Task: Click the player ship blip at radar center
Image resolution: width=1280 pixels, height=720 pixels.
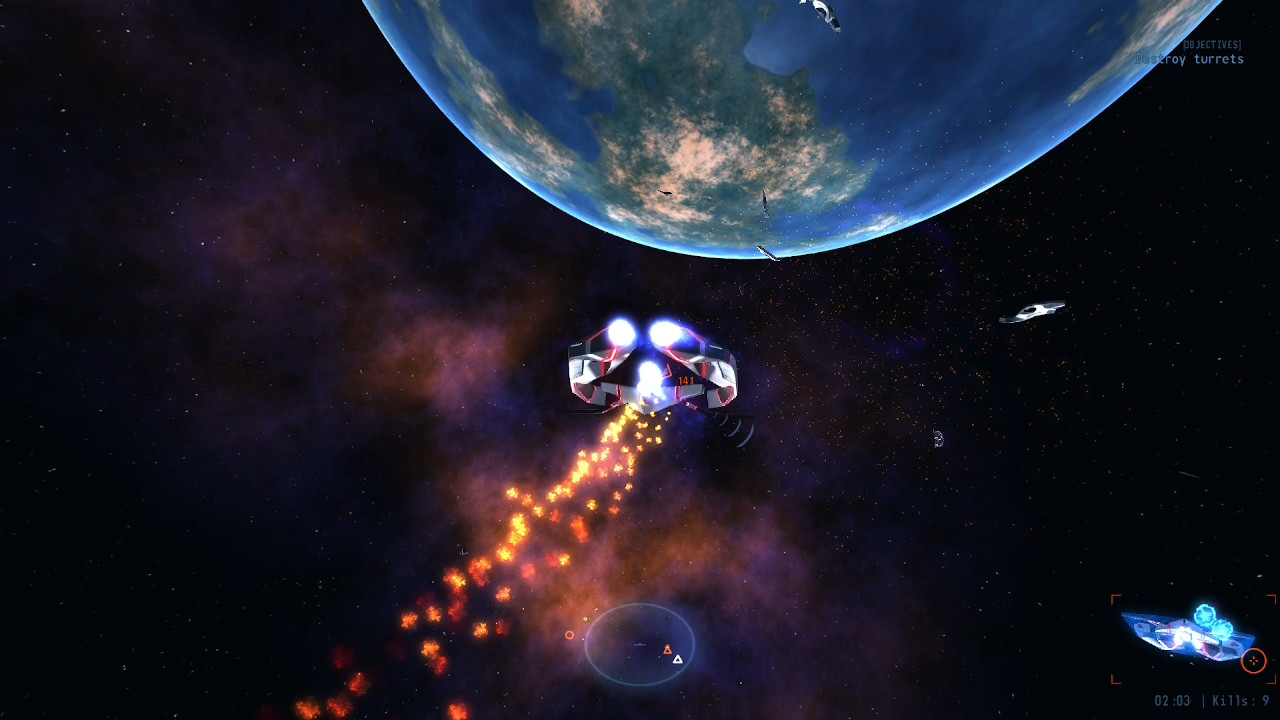Action: pyautogui.click(x=639, y=644)
